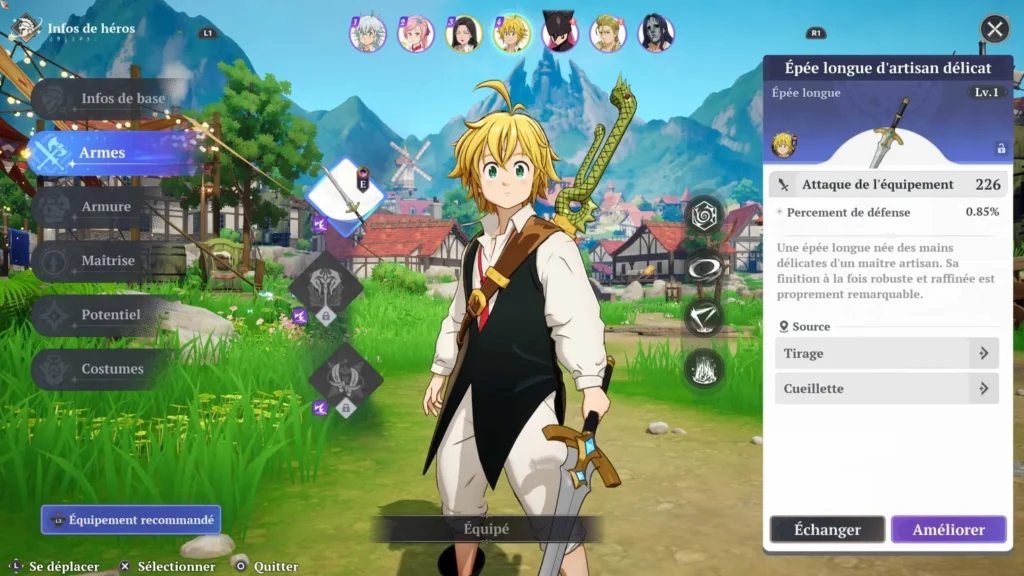Open the Tirage source row
The width and height of the screenshot is (1024, 576).
[886, 353]
